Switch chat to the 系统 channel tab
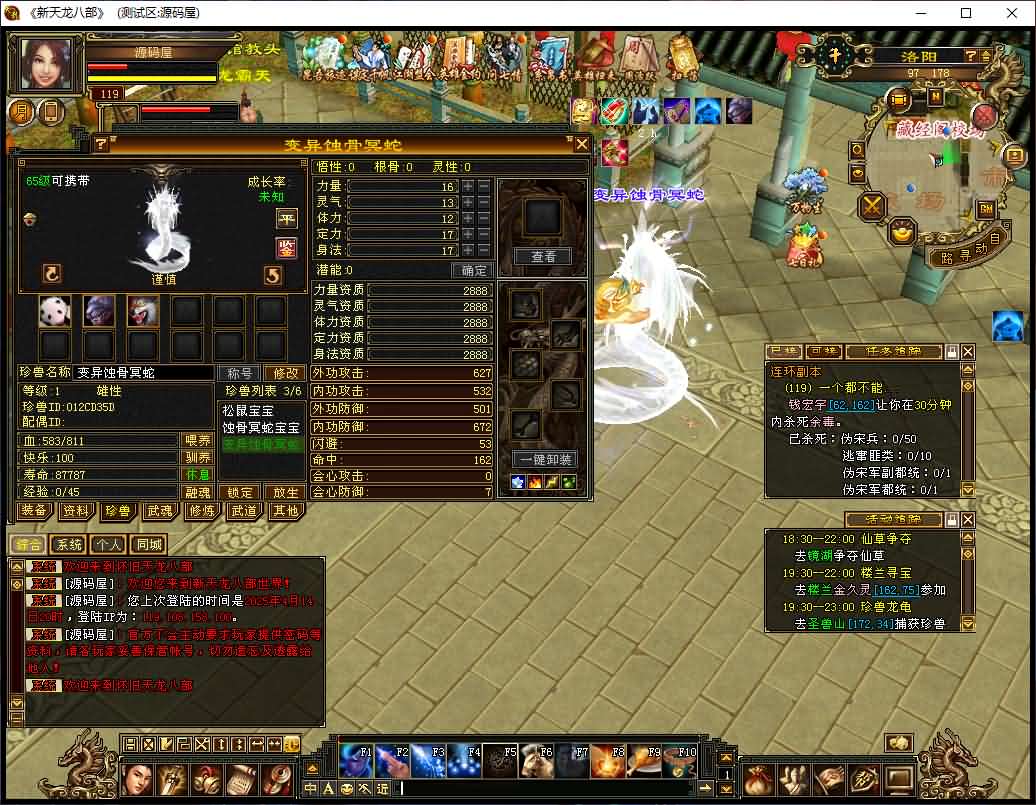 [69, 545]
